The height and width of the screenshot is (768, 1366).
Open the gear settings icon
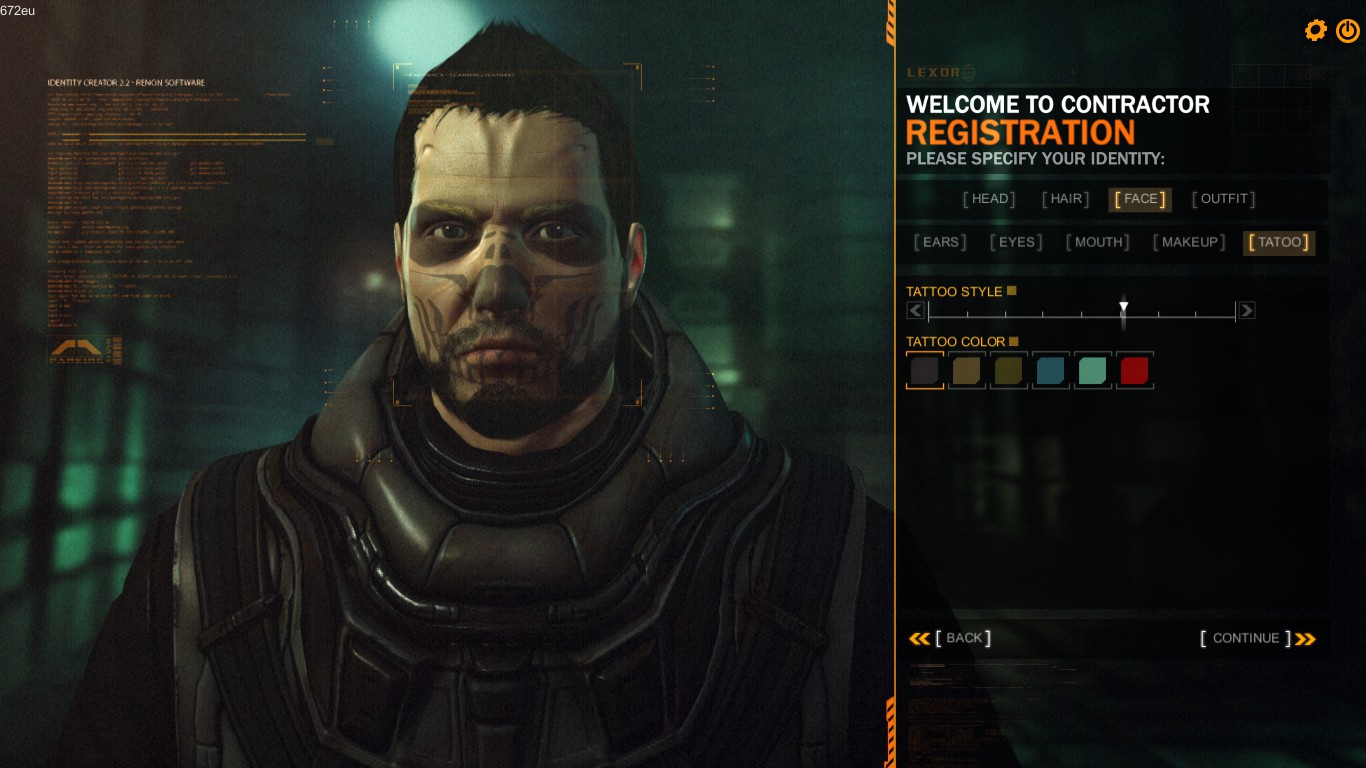[x=1315, y=30]
